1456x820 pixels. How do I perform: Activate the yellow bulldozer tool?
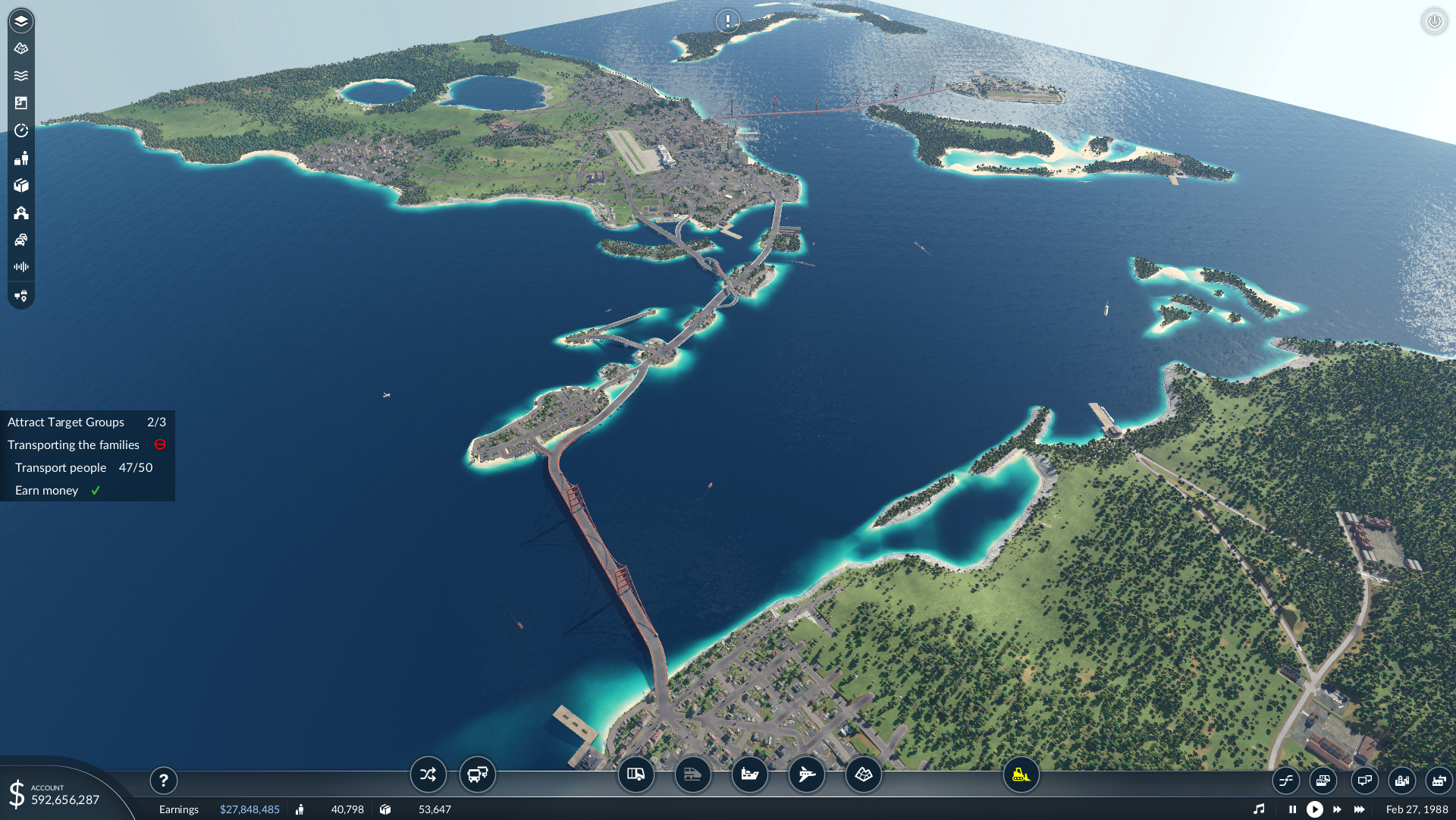pyautogui.click(x=1021, y=774)
